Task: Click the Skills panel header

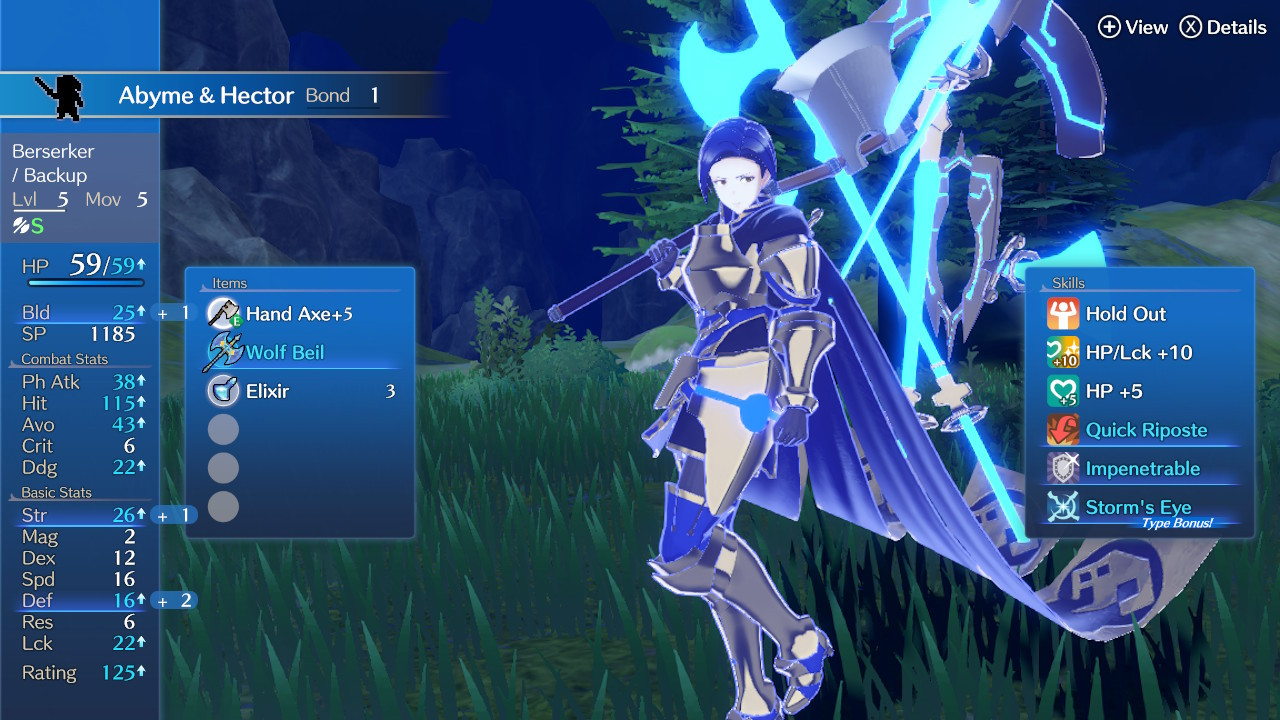Action: point(1069,283)
